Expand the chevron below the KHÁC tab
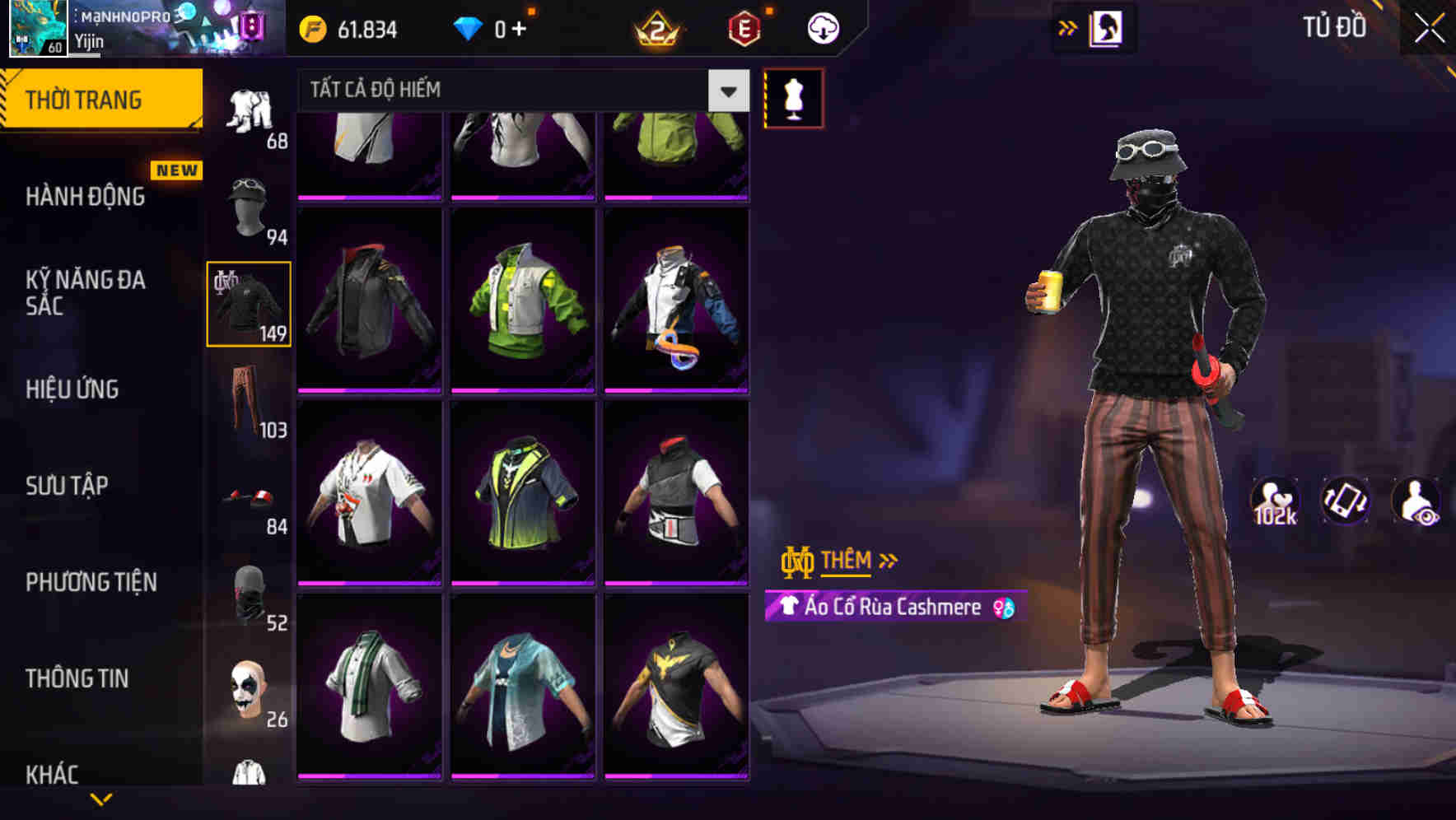 (103, 800)
